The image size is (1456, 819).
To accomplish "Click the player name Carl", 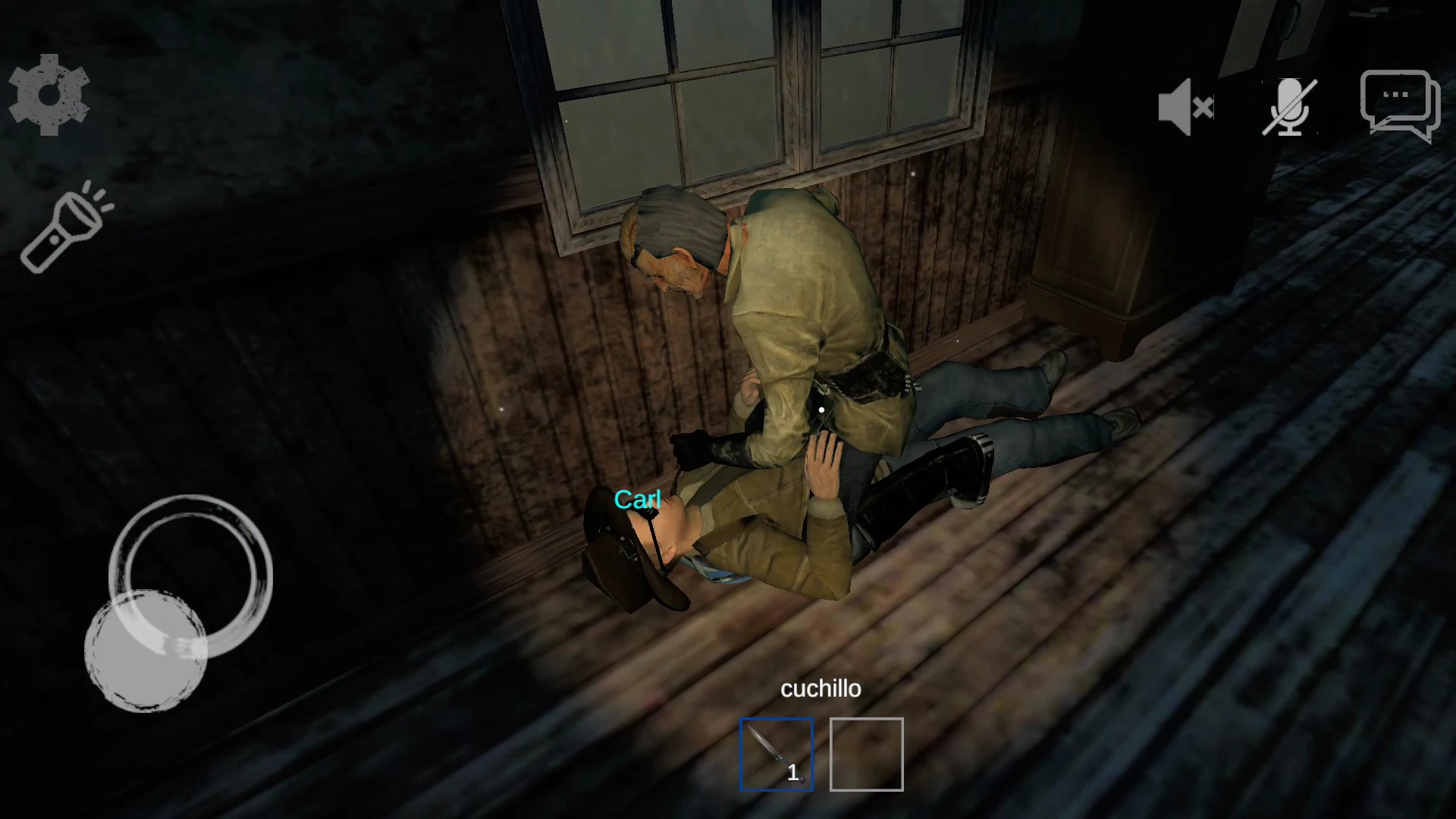I will (638, 498).
